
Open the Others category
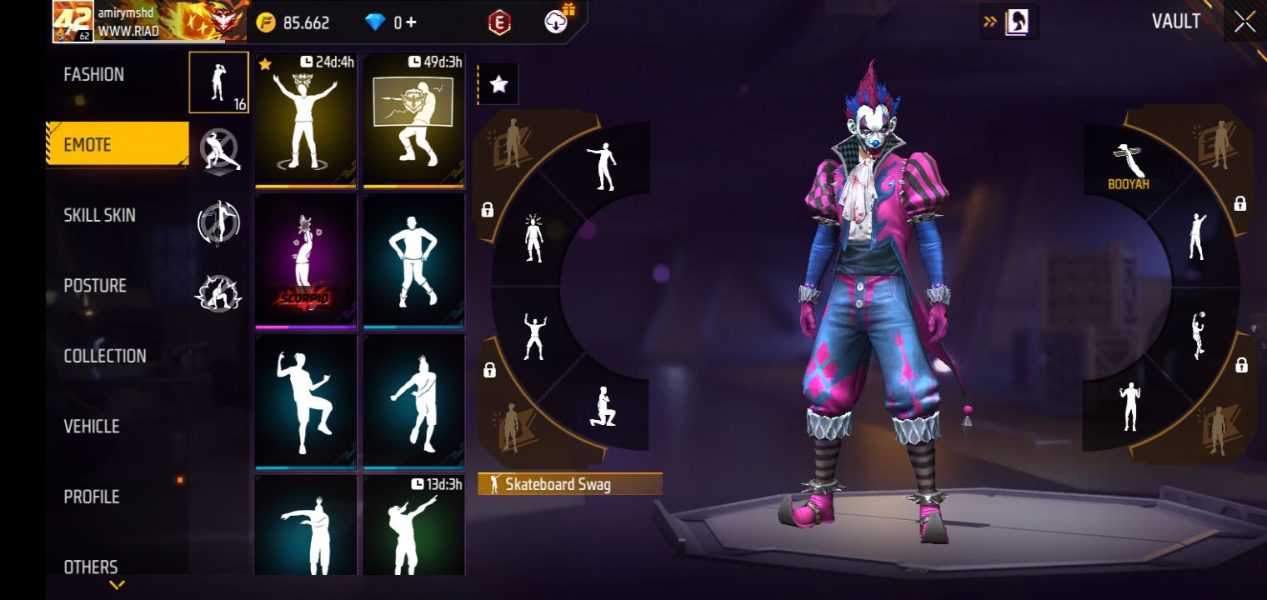click(x=91, y=566)
